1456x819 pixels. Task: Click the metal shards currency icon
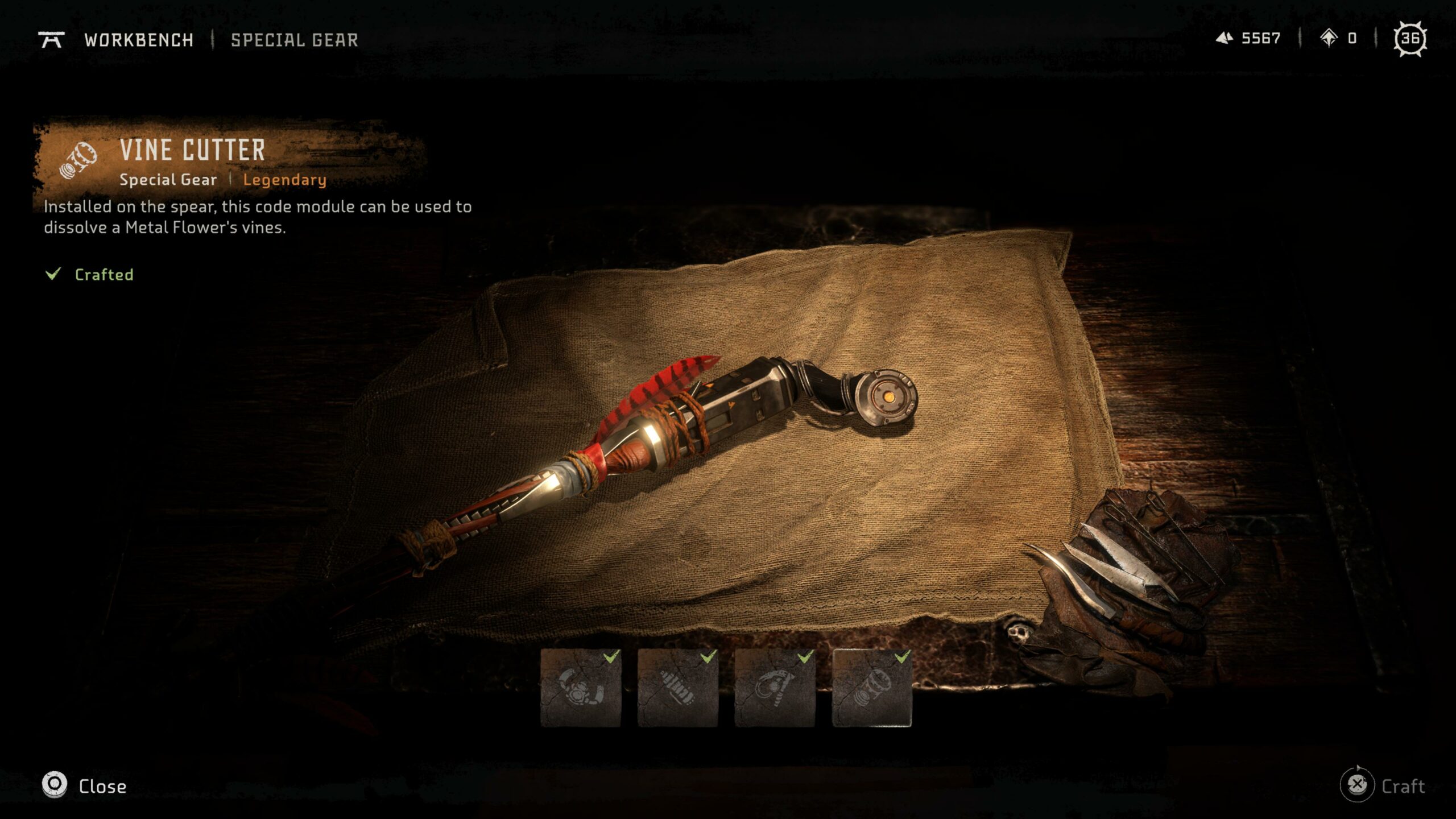1226,39
